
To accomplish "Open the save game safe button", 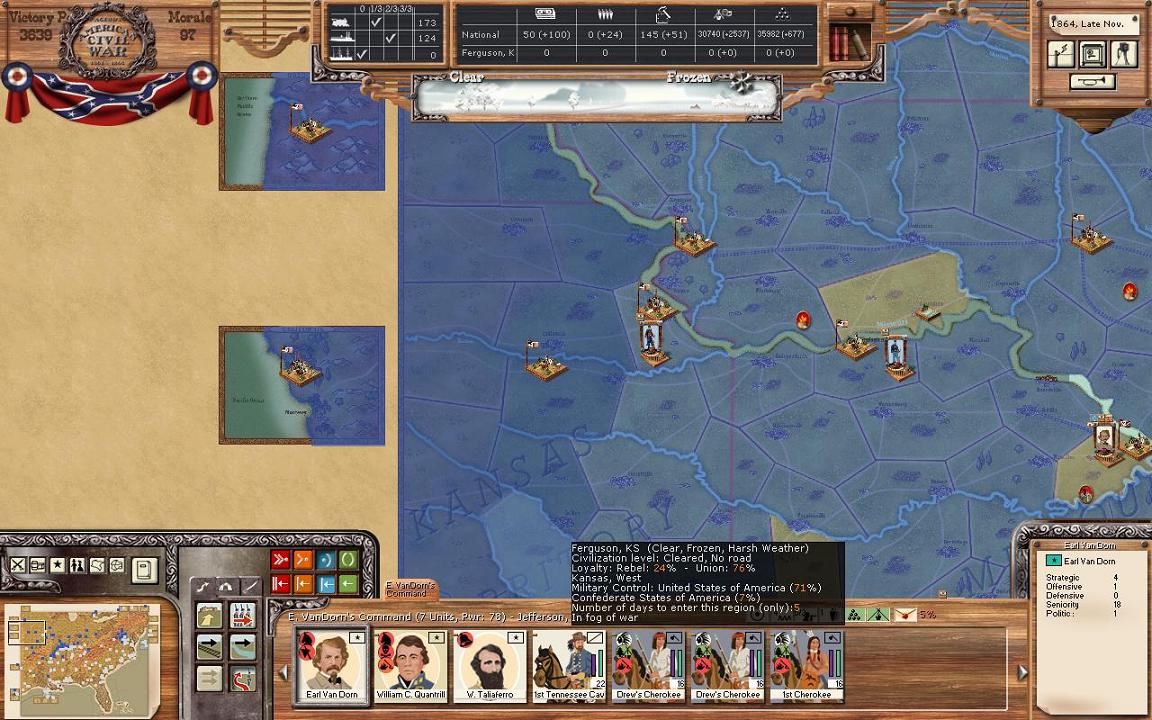I will (x=1092, y=54).
